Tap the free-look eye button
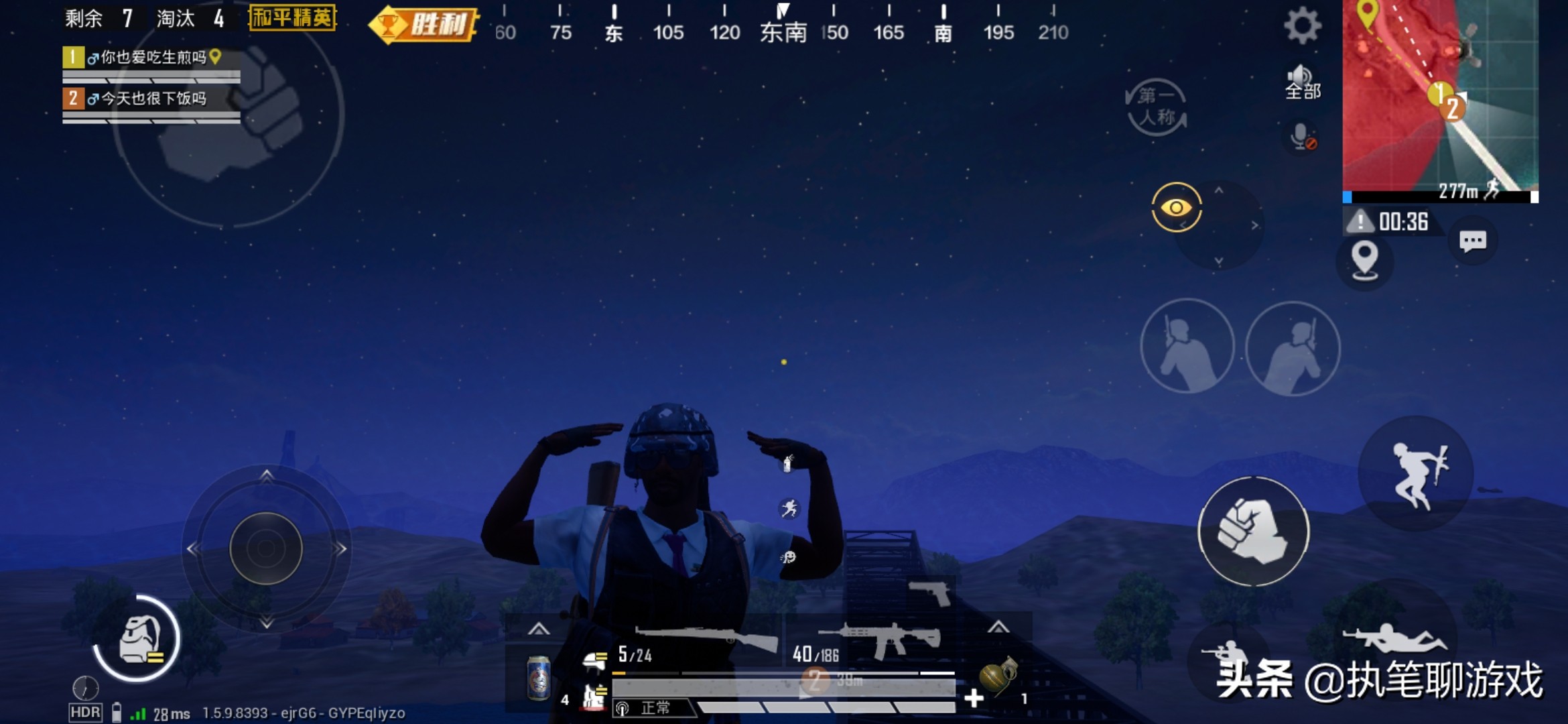 click(1176, 208)
